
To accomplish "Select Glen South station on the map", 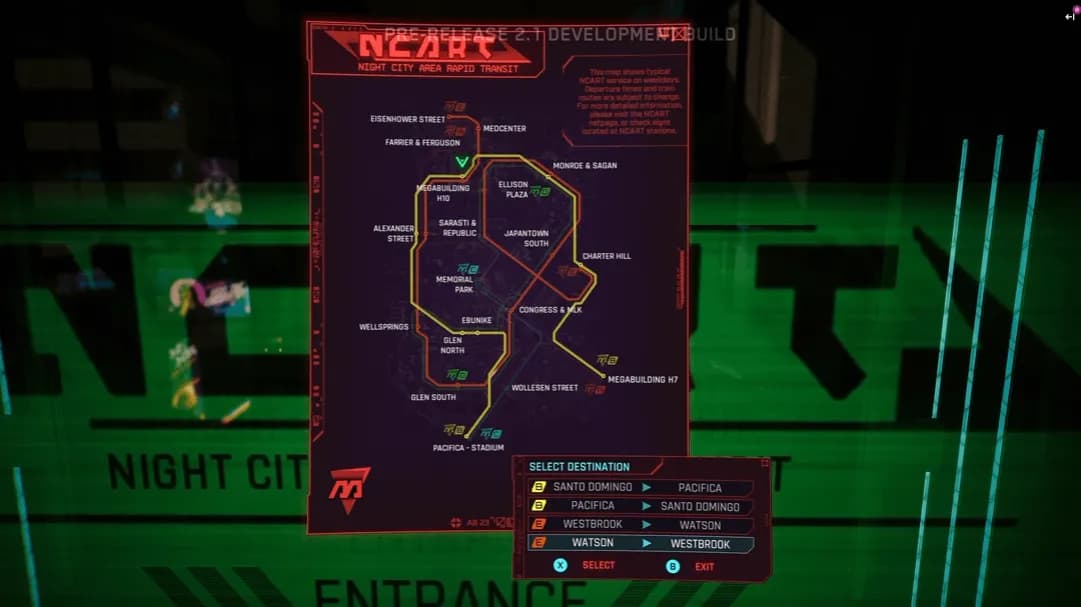I will tap(433, 397).
